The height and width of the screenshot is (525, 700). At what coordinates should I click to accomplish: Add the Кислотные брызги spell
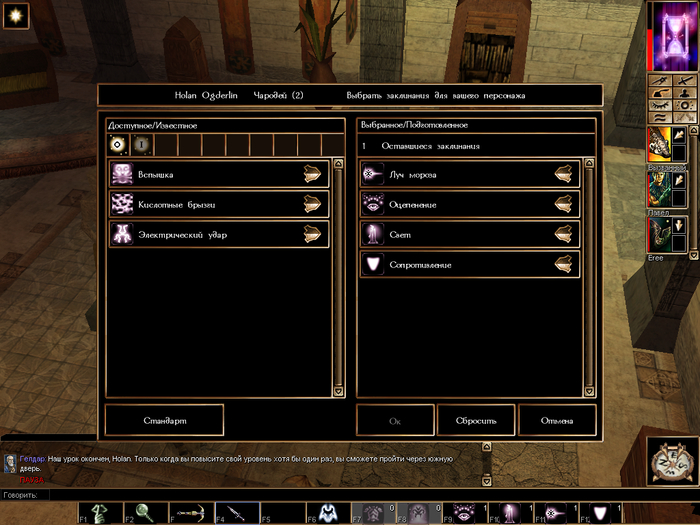click(316, 204)
